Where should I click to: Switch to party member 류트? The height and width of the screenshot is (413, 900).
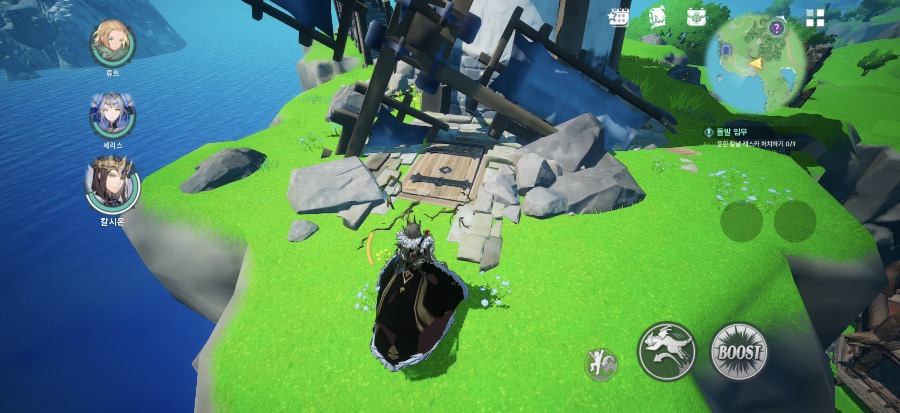[112, 41]
